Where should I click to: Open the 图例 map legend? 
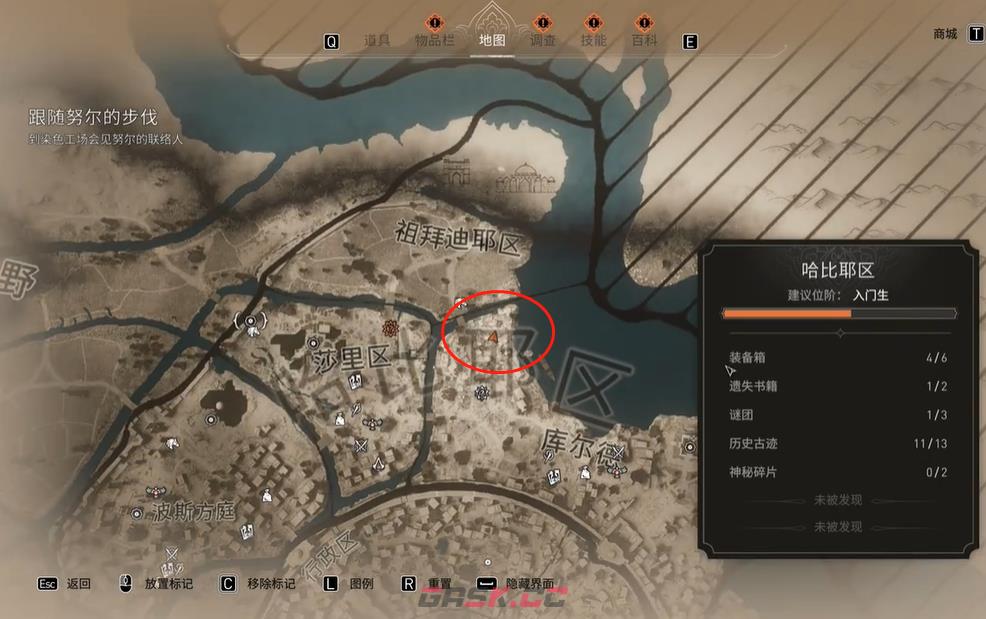tap(361, 584)
